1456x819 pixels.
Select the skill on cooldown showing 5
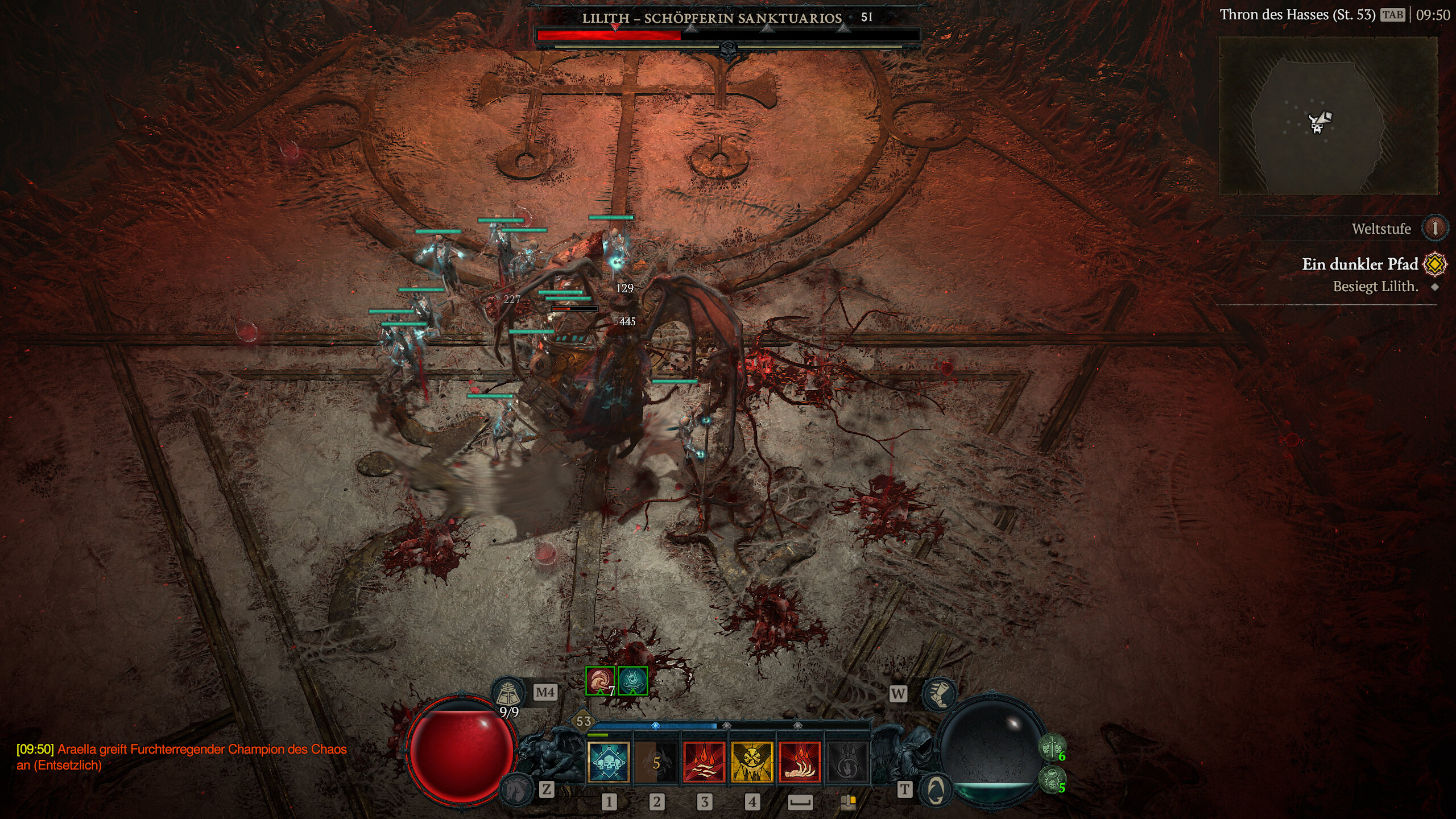(656, 762)
